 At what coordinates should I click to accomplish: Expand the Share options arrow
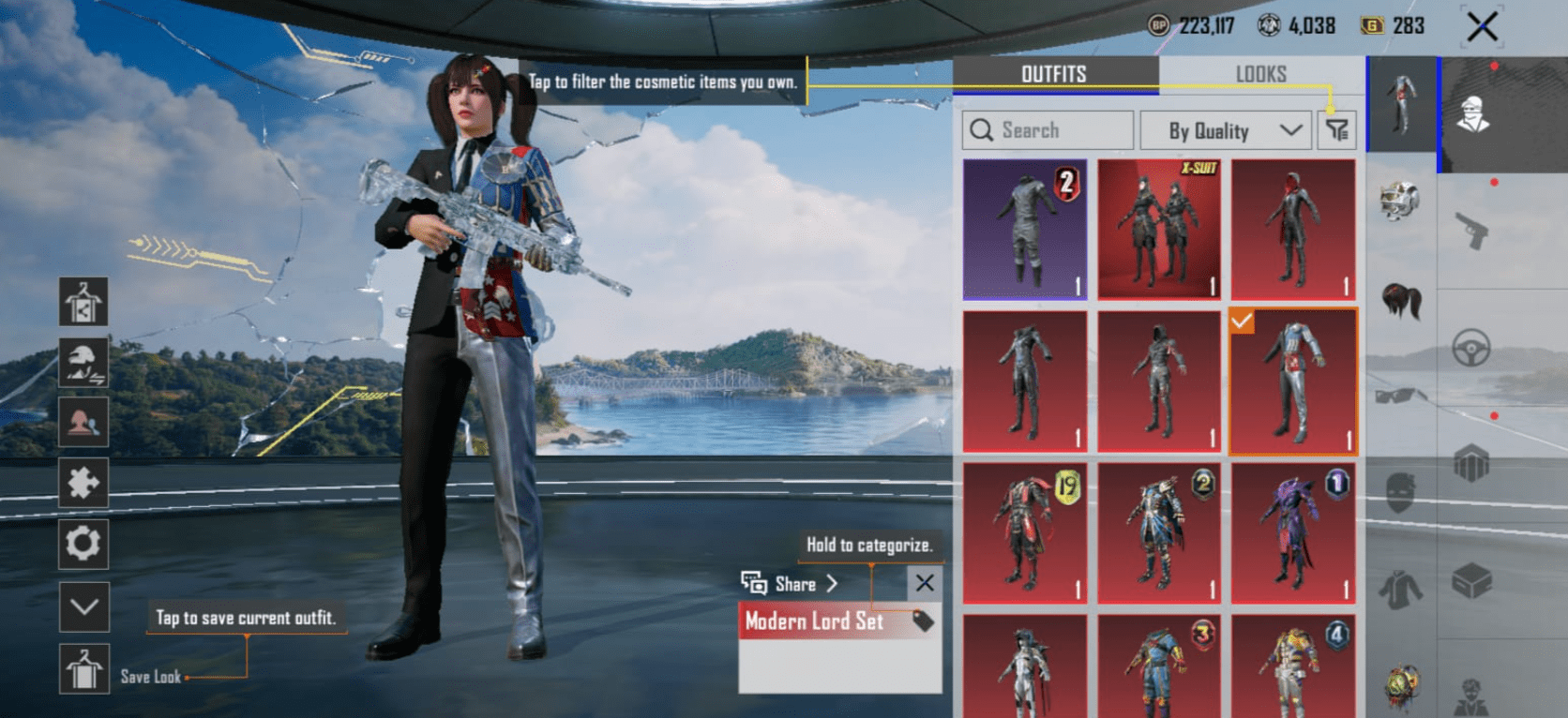coord(832,584)
